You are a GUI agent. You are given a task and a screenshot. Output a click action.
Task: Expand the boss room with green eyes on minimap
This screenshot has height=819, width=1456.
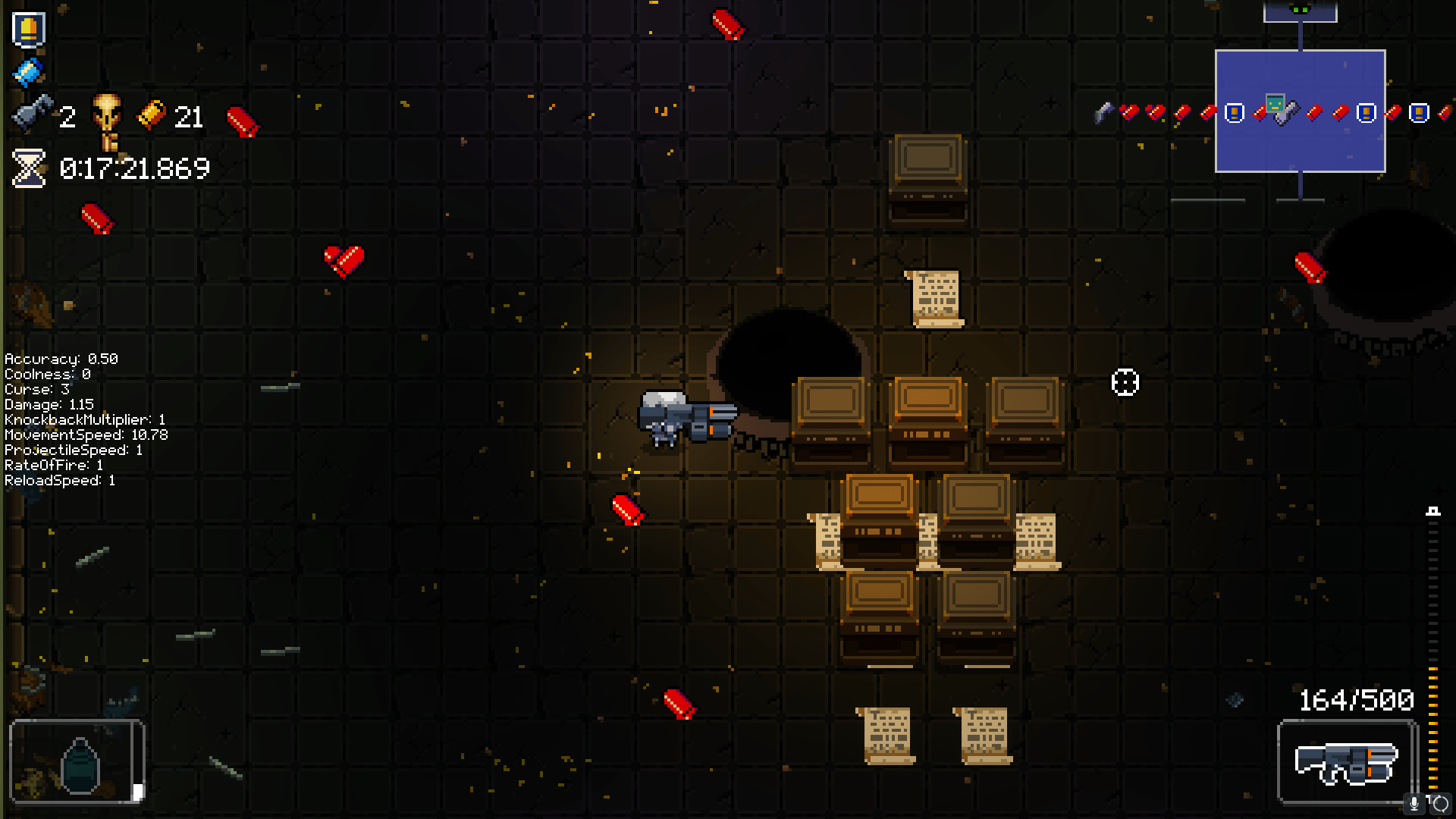1300,9
